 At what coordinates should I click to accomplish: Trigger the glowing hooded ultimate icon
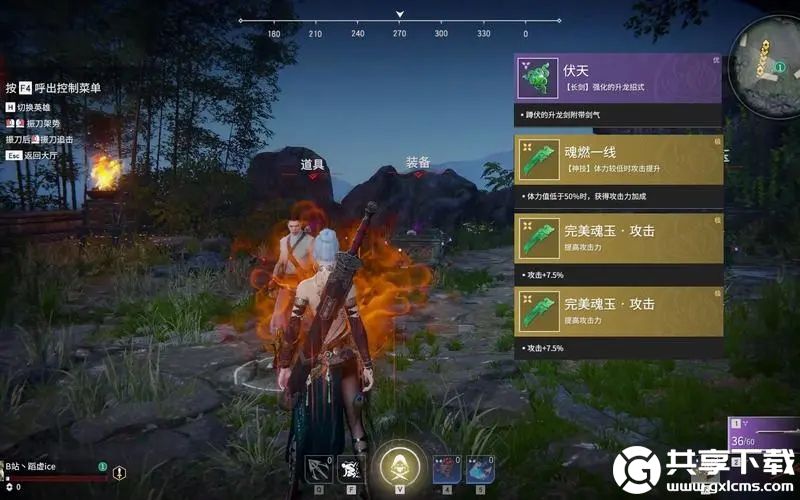tap(399, 467)
